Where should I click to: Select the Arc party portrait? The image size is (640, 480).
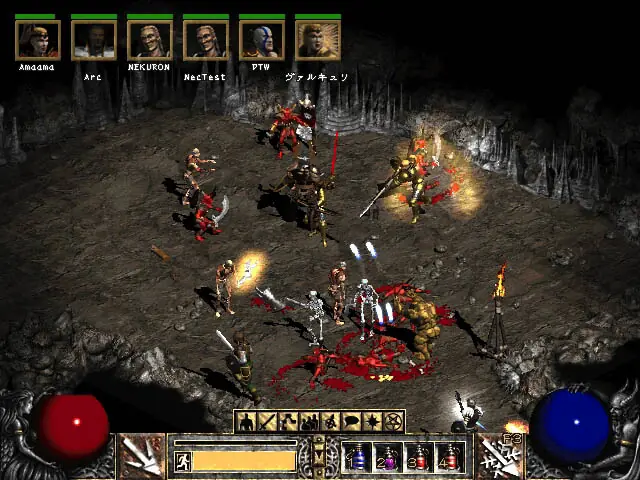(93, 40)
